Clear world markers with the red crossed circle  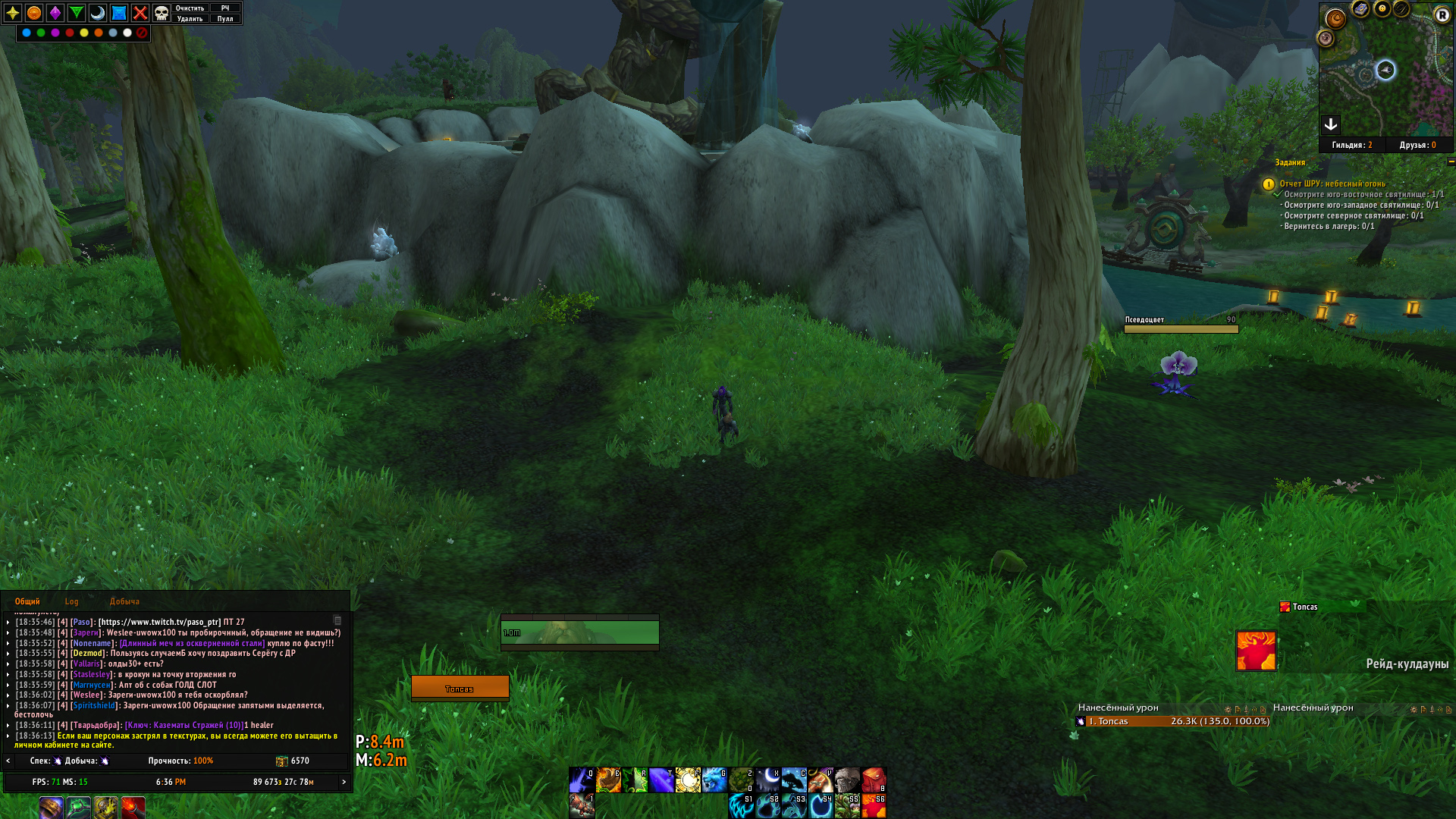click(x=142, y=33)
